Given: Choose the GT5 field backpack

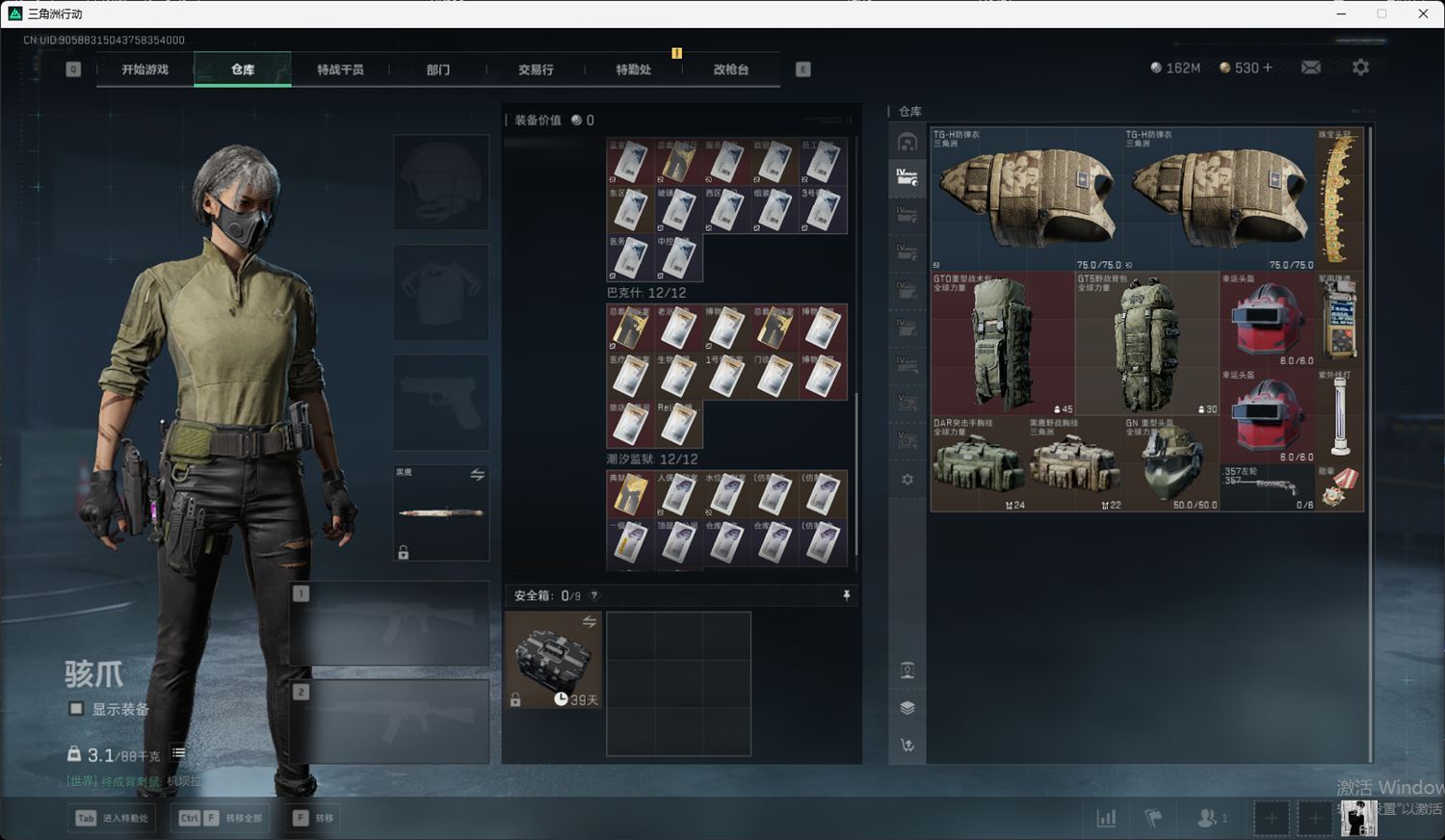Looking at the screenshot, I should coord(1146,342).
